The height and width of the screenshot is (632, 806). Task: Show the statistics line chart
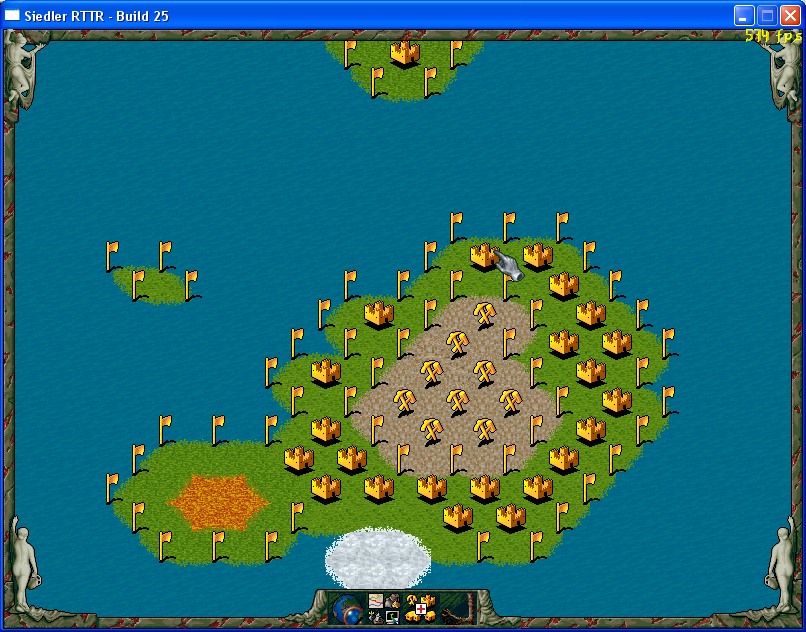(x=376, y=601)
